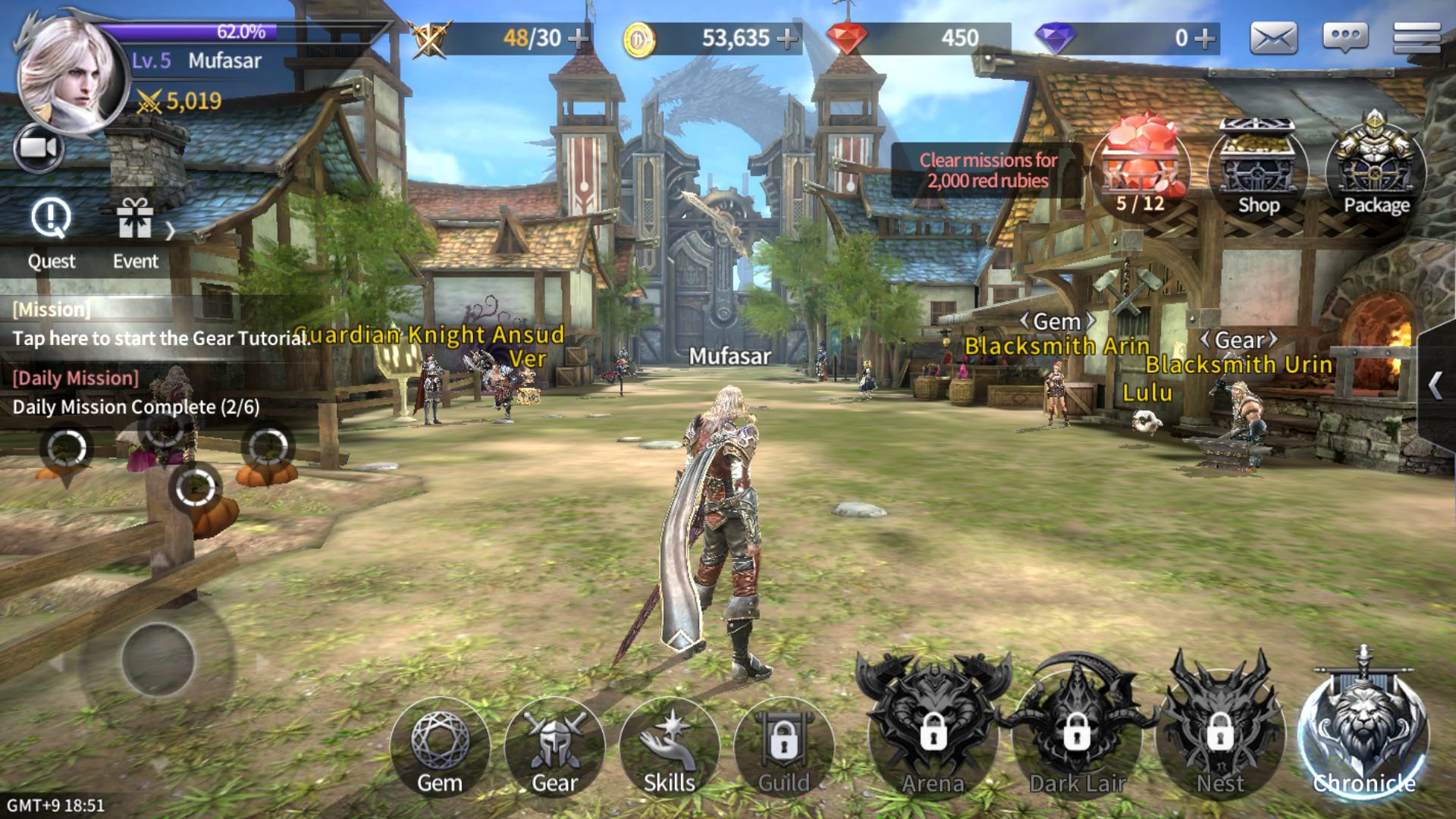Add more purple diamonds
Viewport: 1456px width, 819px height.
(1204, 38)
